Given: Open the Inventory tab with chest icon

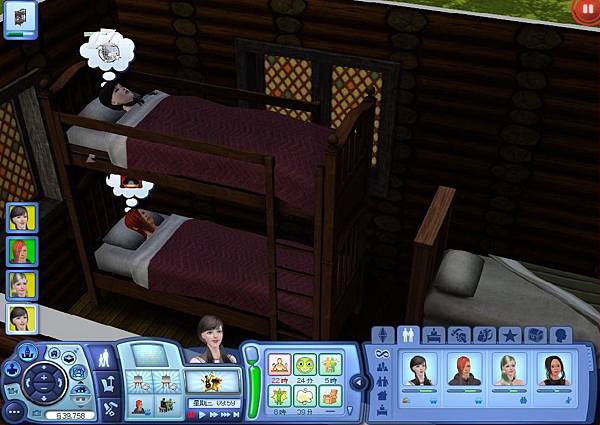Looking at the screenshot, I should pos(535,335).
